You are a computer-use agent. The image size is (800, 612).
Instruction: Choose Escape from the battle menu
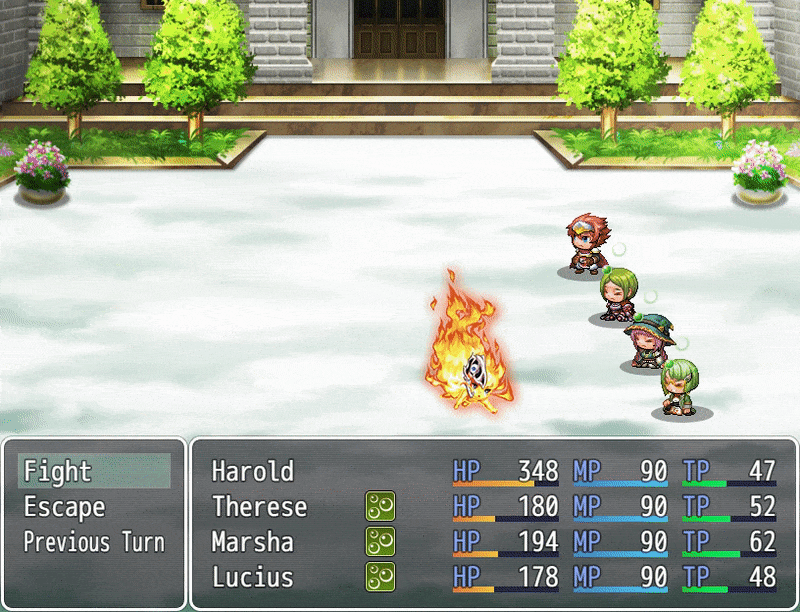[x=93, y=507]
